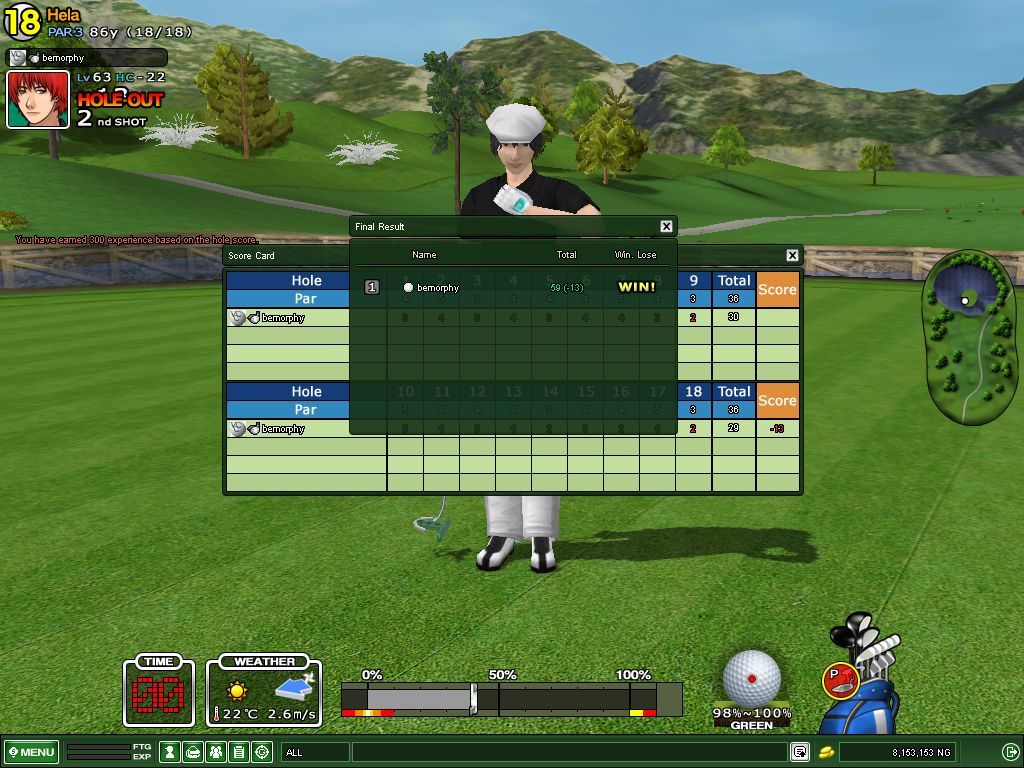
Task: Select bemorphy row in Final Result
Action: tap(512, 288)
